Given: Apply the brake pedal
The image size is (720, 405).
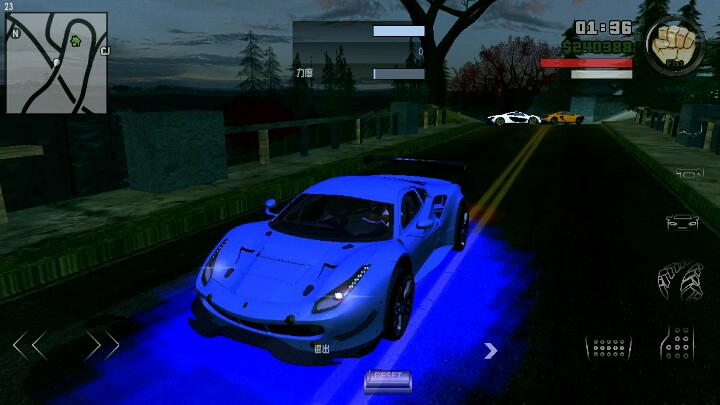Looking at the screenshot, I should tap(607, 347).
